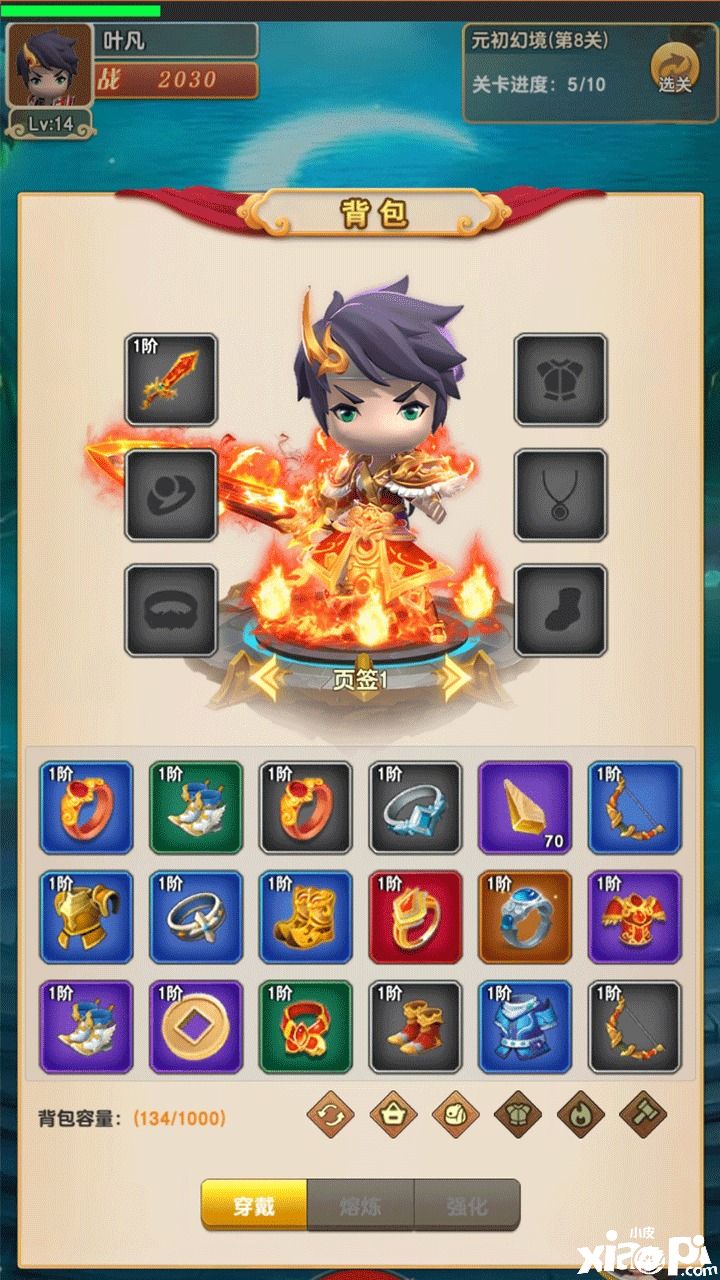Click the player portrait of 叶凡
The width and height of the screenshot is (720, 1280).
click(x=50, y=66)
